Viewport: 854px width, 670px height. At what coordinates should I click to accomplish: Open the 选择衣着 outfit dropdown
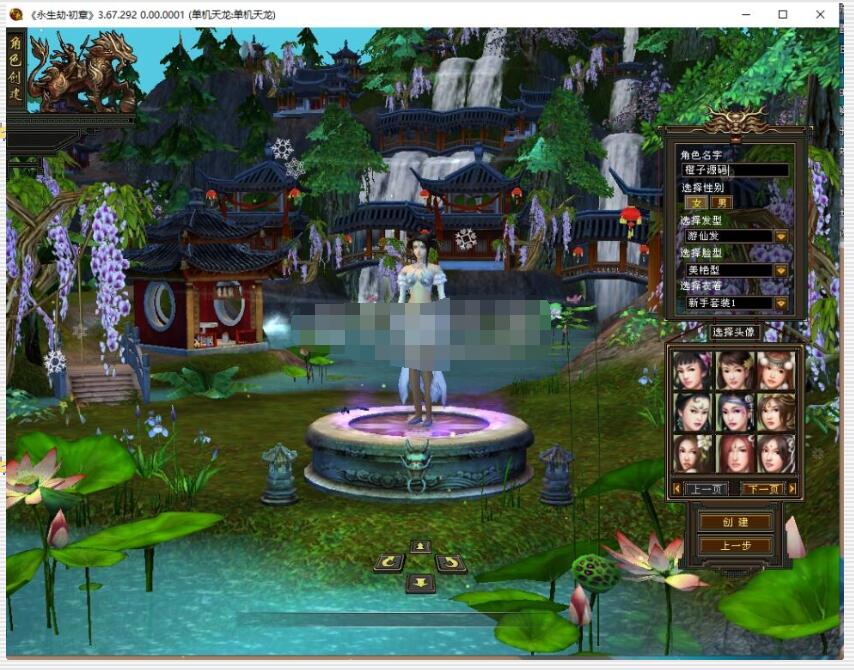click(781, 303)
